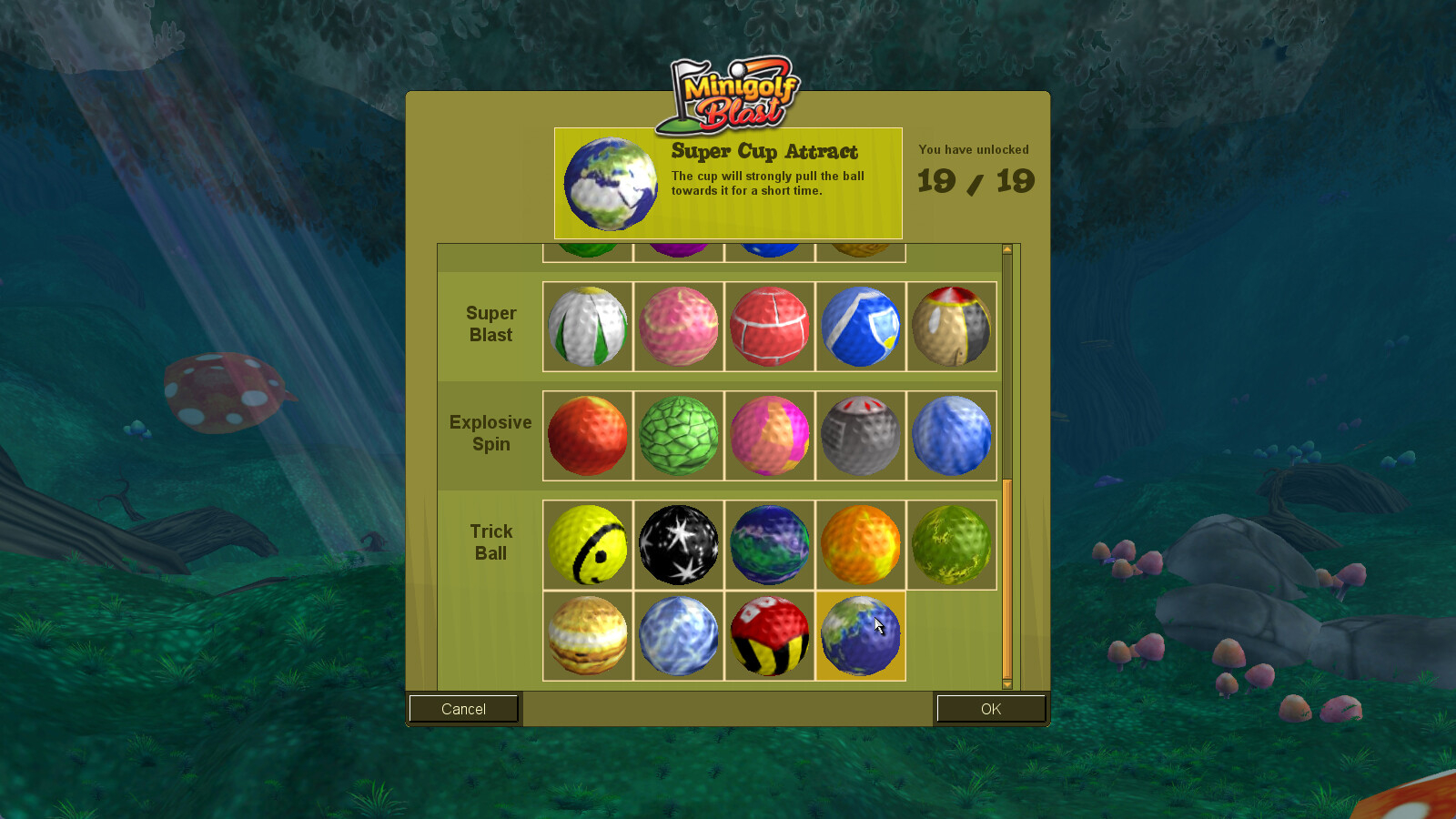Select the pink Super Blast ball

pos(678,328)
